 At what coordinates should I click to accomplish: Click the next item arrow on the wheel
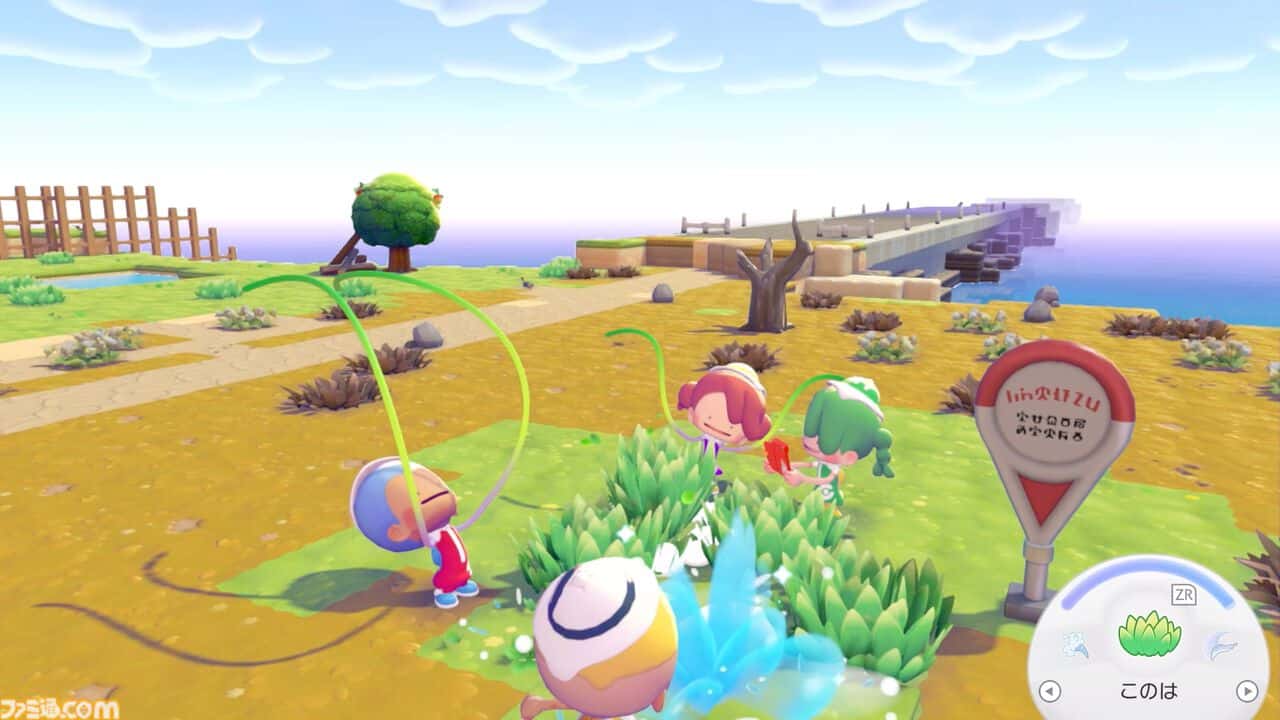1247,689
